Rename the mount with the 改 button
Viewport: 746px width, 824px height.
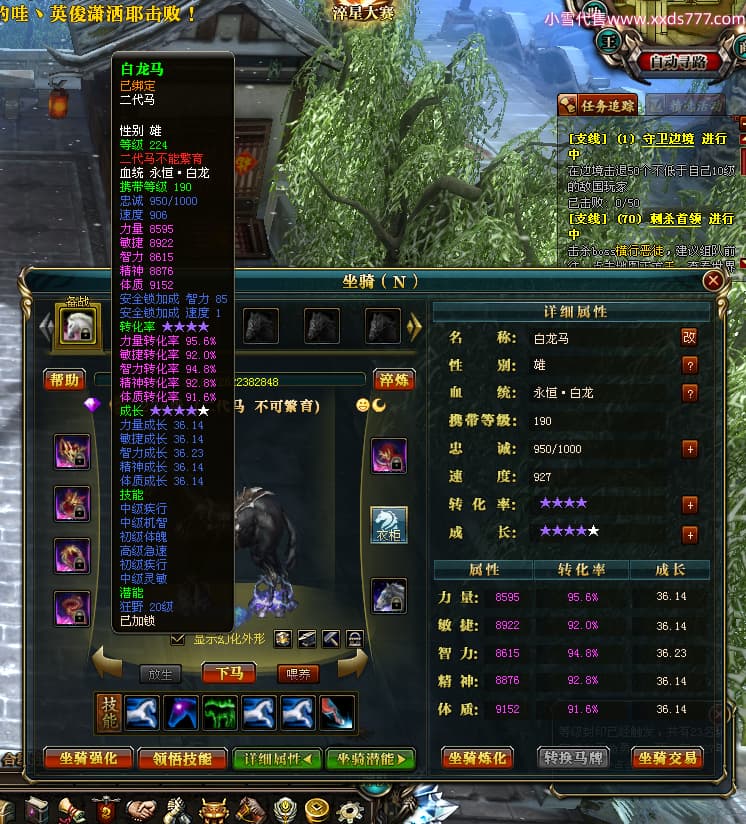coord(689,338)
